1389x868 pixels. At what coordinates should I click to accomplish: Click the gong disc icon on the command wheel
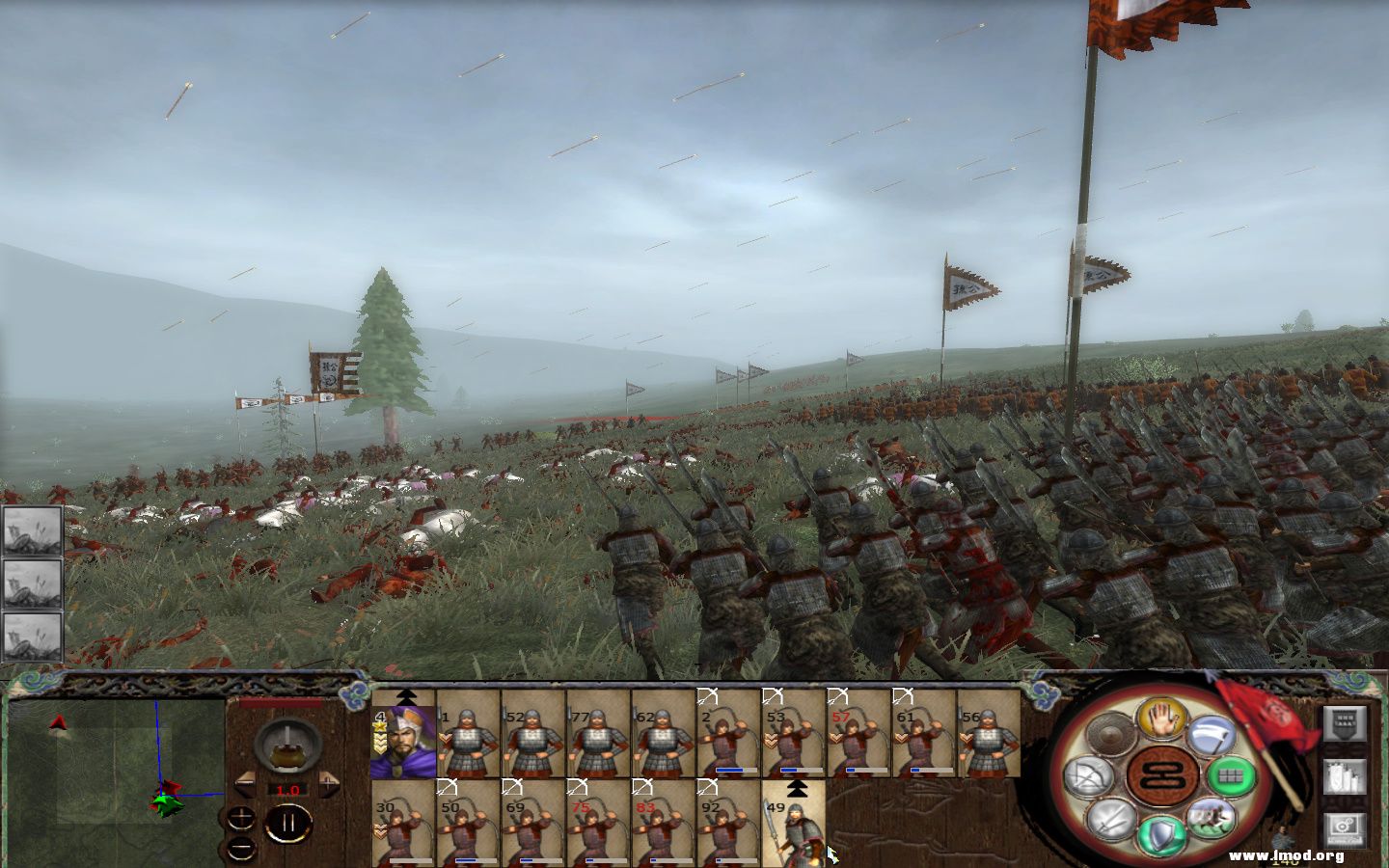coord(1109,733)
